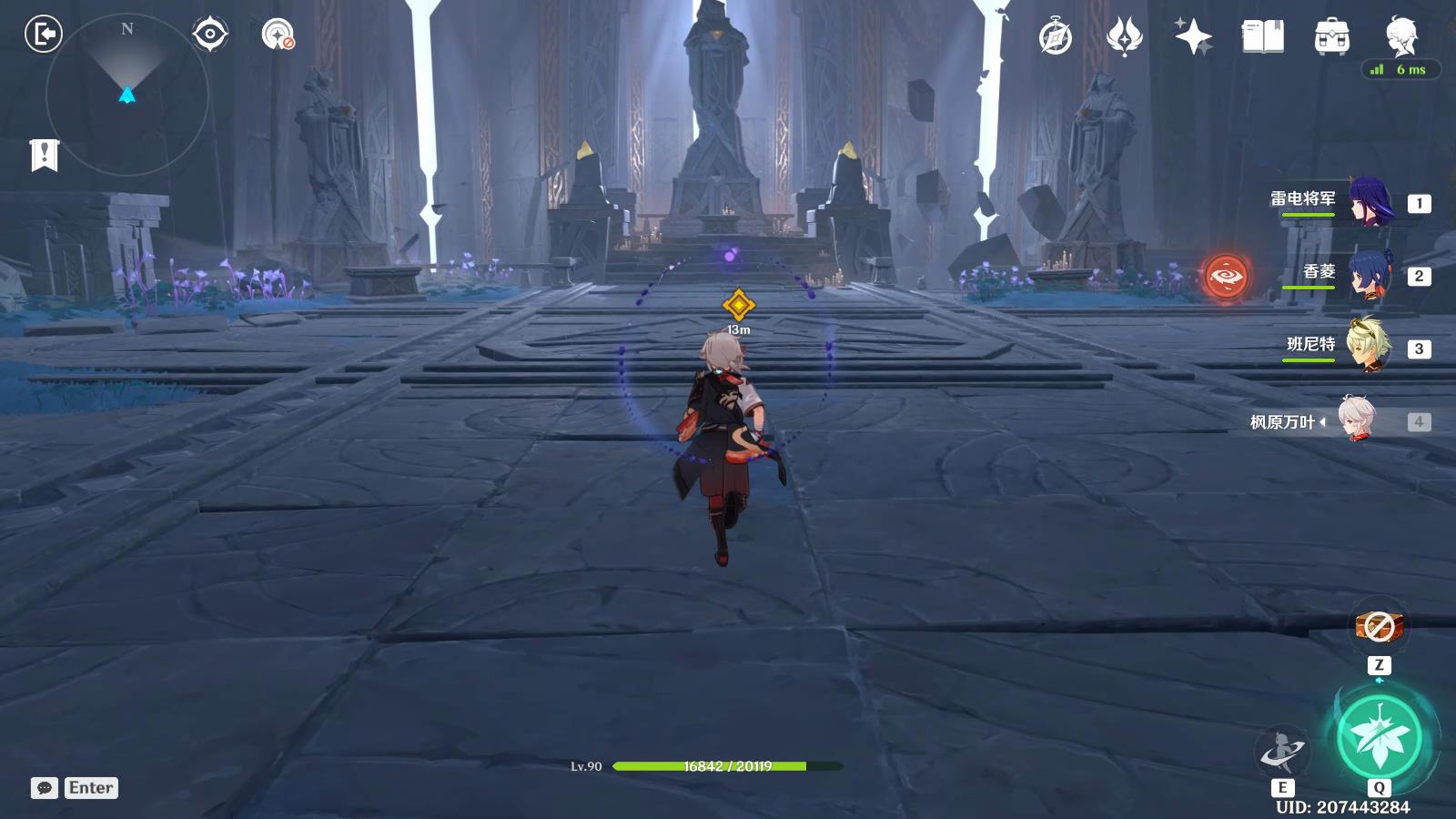Click the winged emblem icon in top bar

[x=1125, y=37]
